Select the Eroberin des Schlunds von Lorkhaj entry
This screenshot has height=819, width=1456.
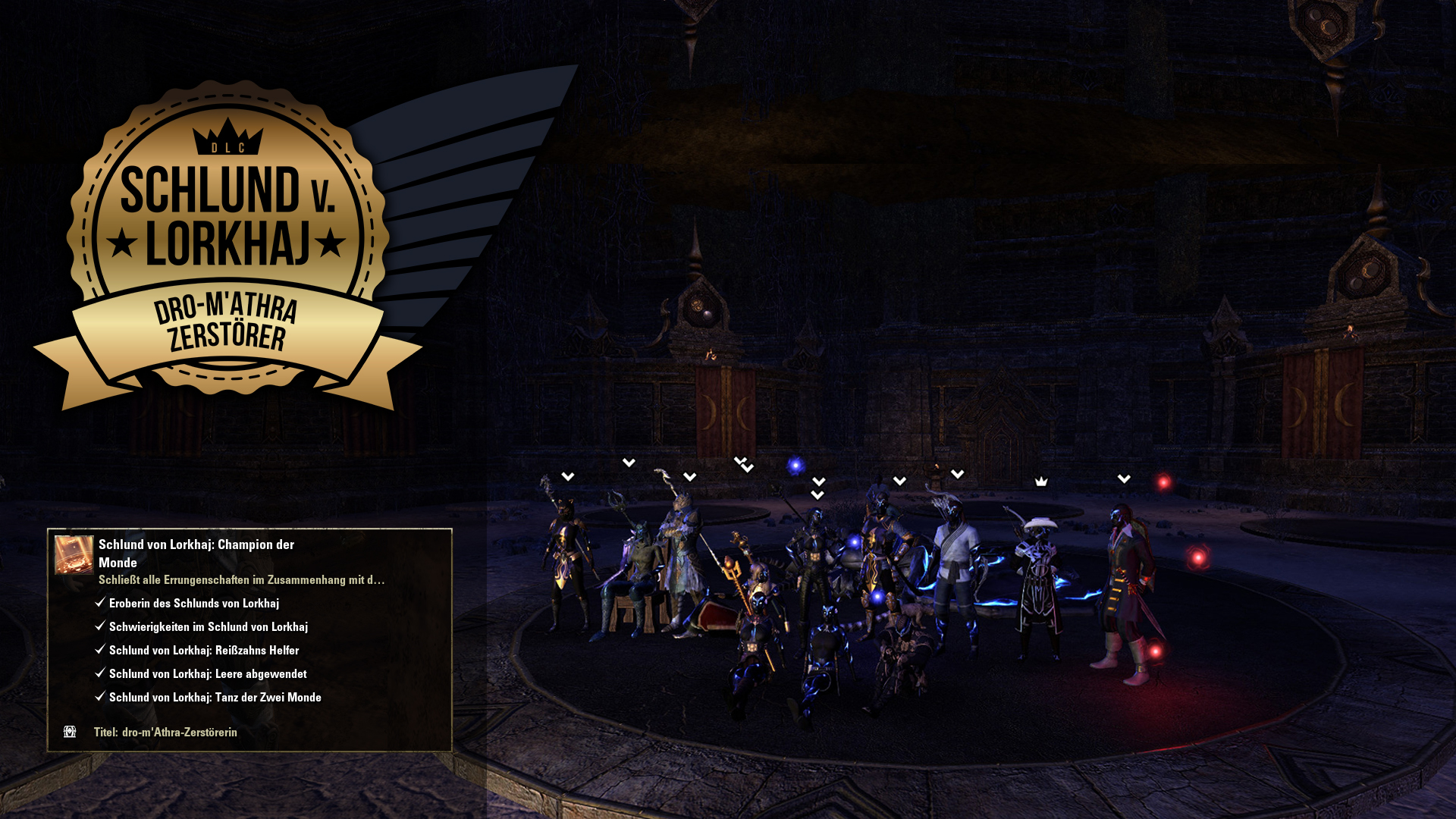194,604
